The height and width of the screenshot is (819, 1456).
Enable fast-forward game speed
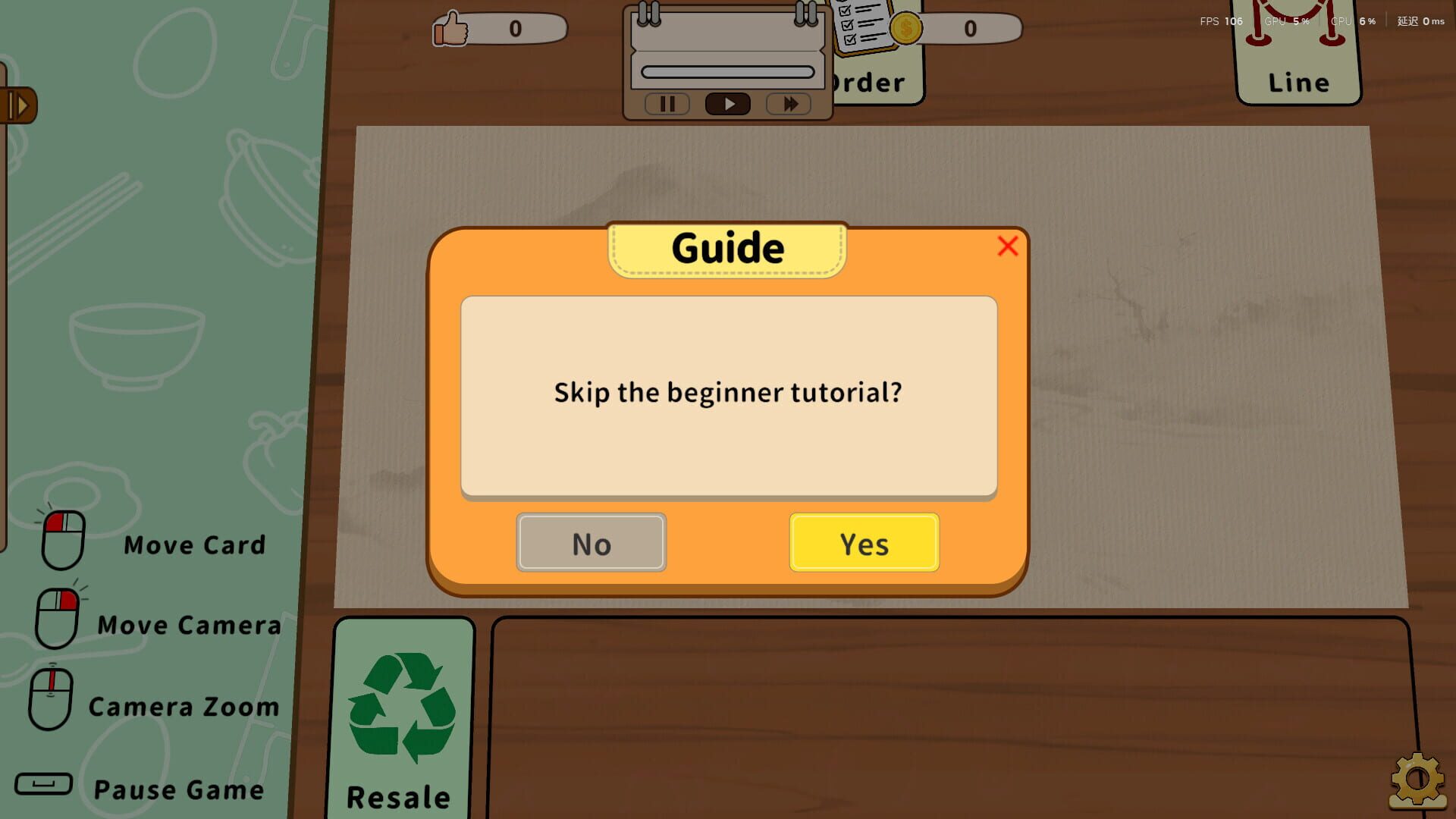789,104
